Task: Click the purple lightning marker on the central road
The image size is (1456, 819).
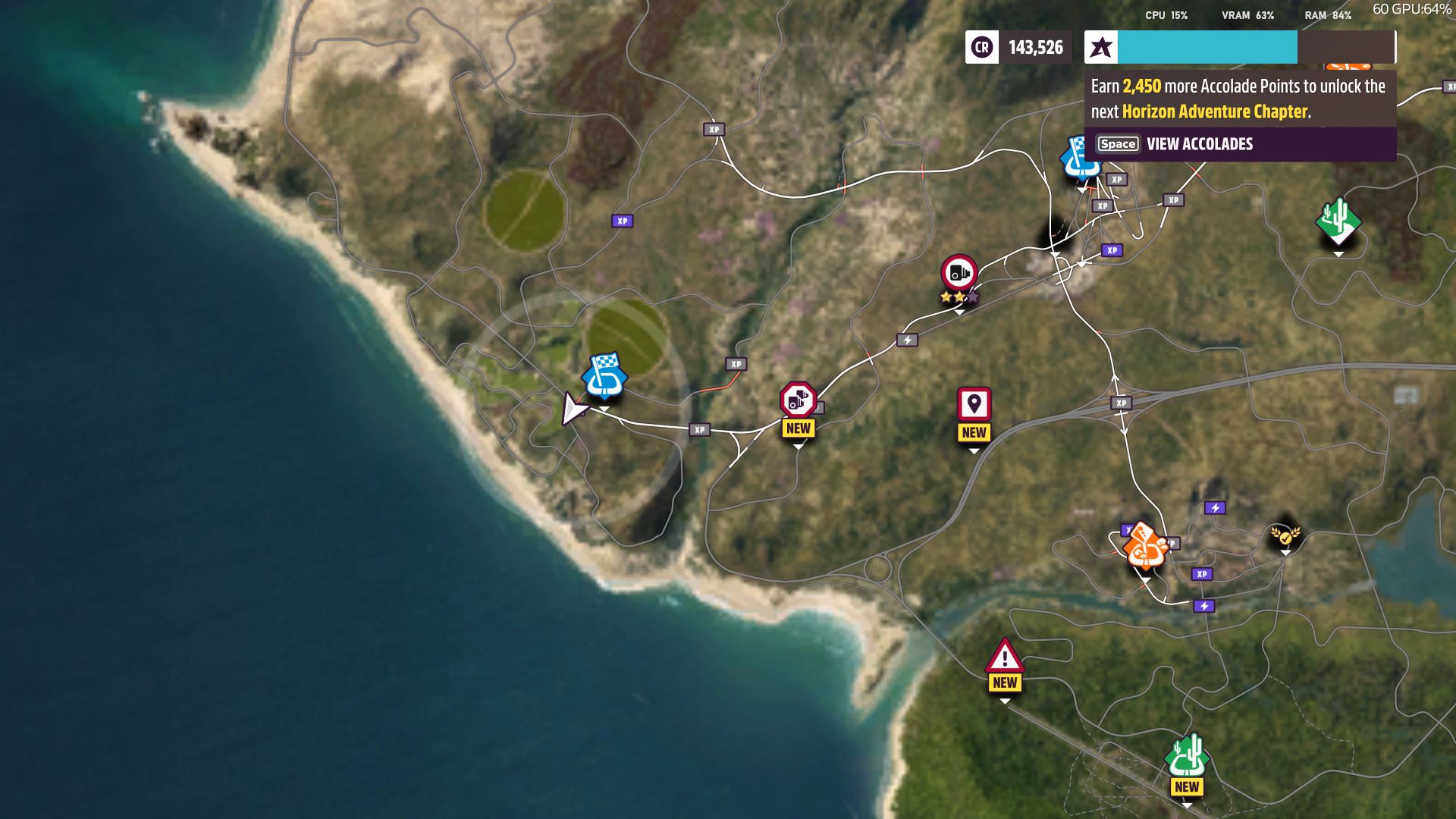Action: (908, 340)
